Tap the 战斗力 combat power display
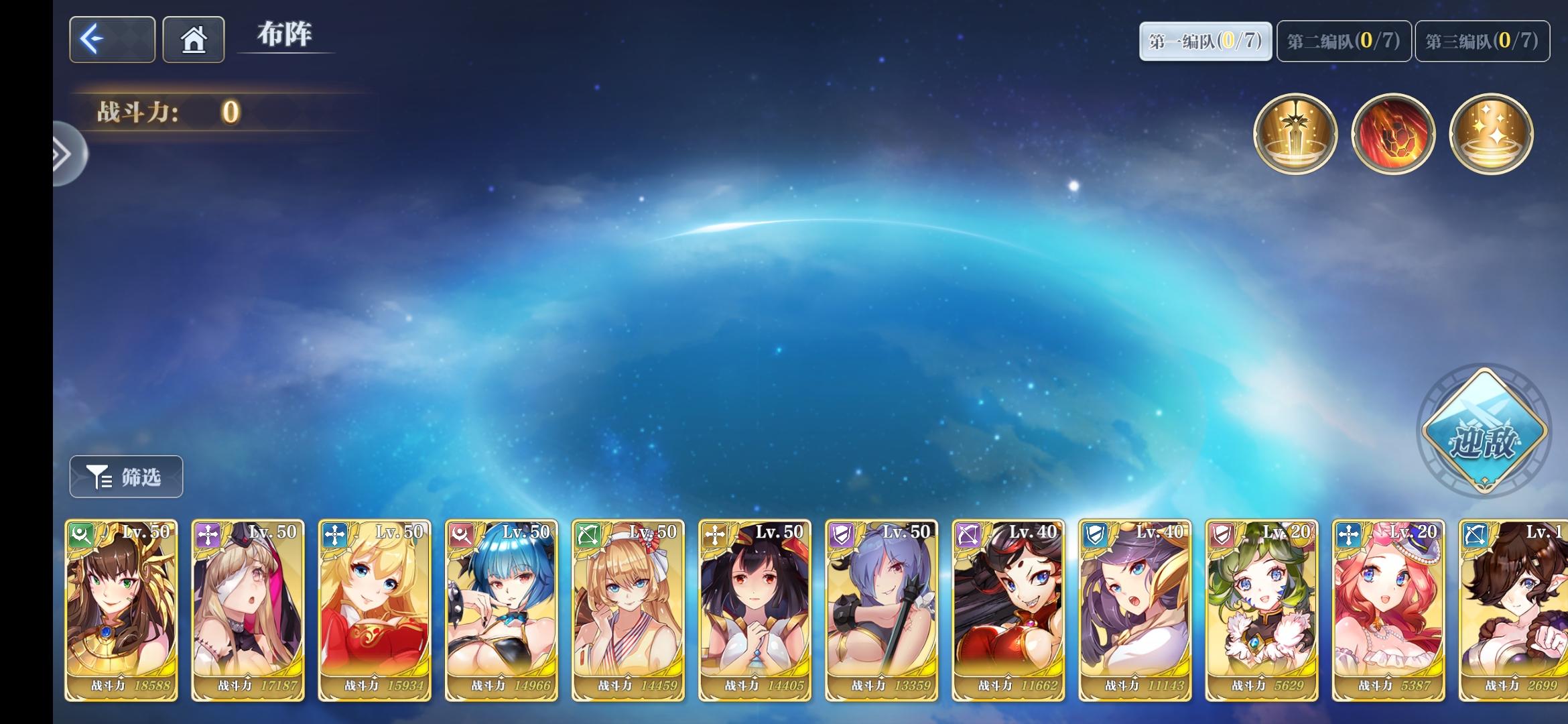The width and height of the screenshot is (1568, 724). click(x=168, y=113)
